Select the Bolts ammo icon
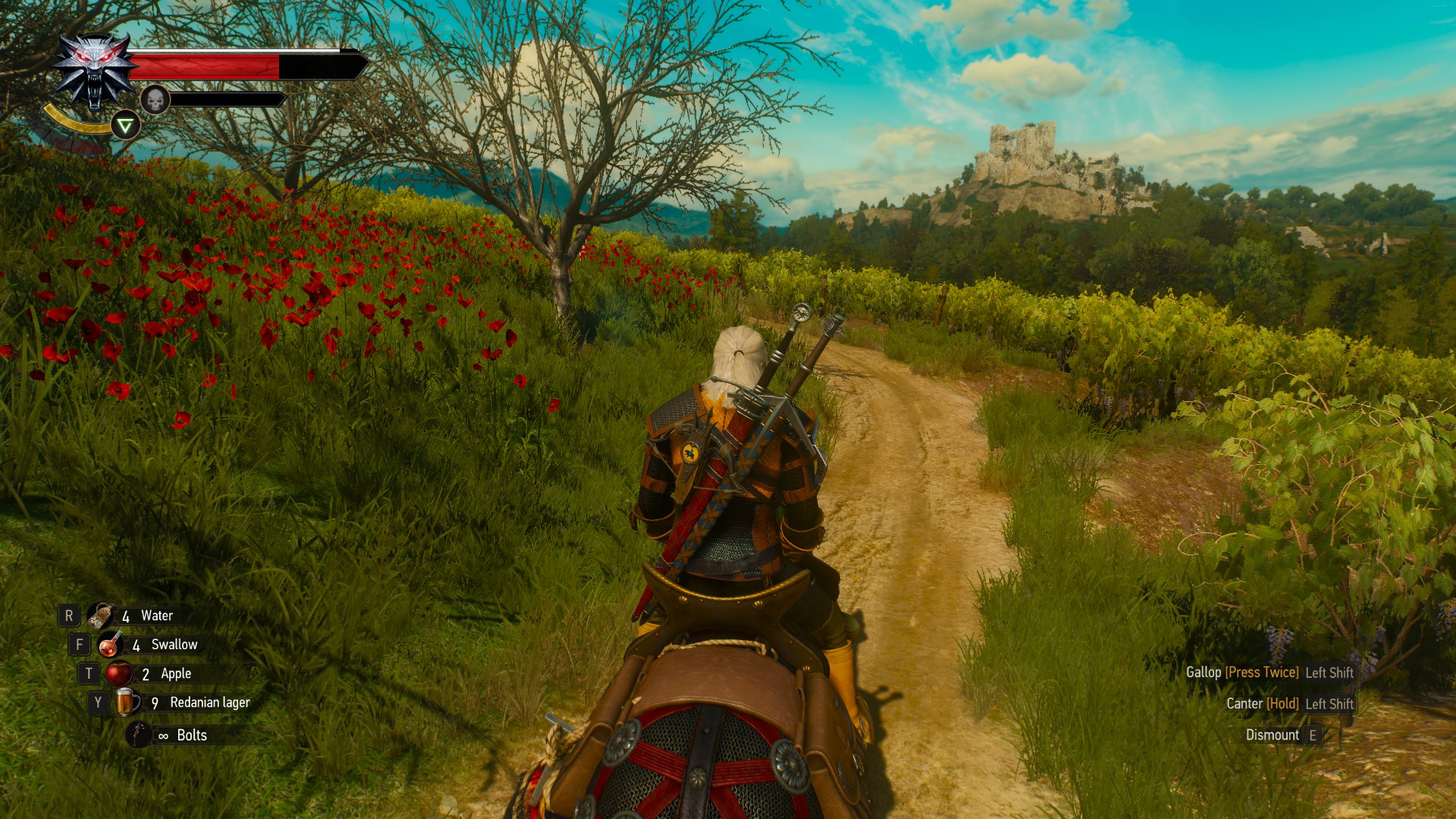The height and width of the screenshot is (819, 1456). 137,734
